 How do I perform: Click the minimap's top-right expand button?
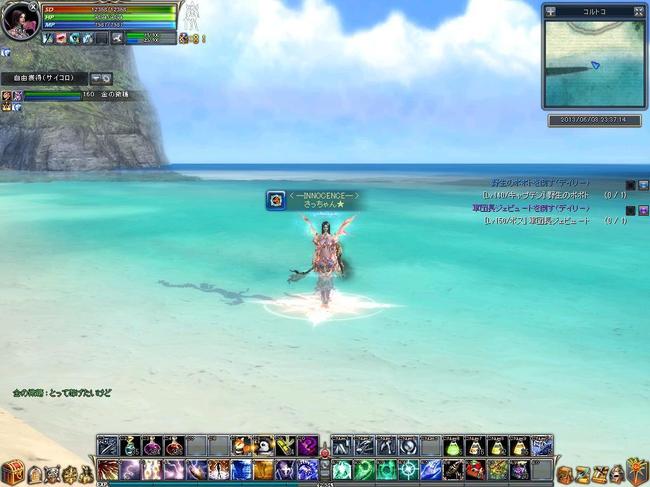coord(639,11)
